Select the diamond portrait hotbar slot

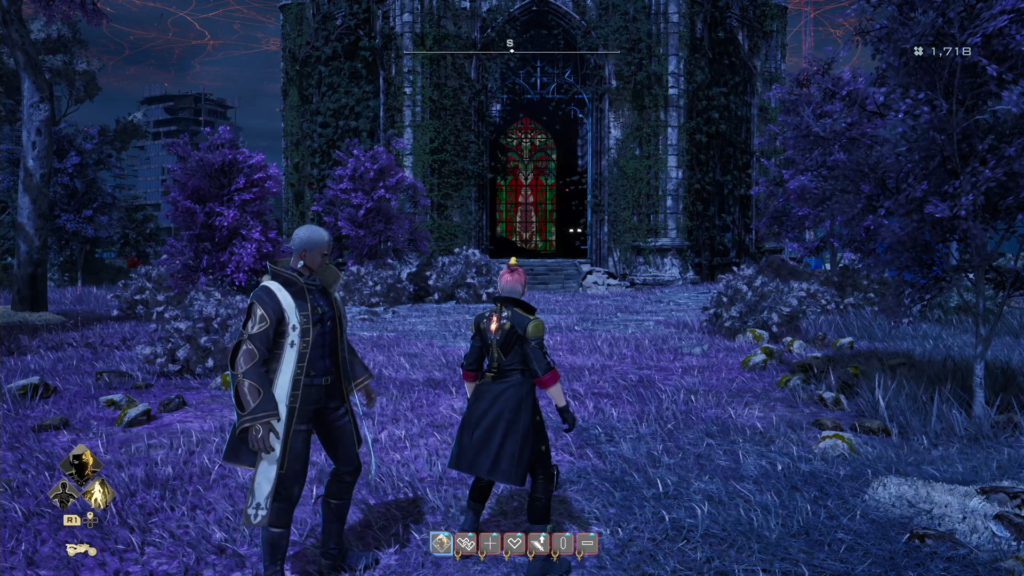[441, 543]
